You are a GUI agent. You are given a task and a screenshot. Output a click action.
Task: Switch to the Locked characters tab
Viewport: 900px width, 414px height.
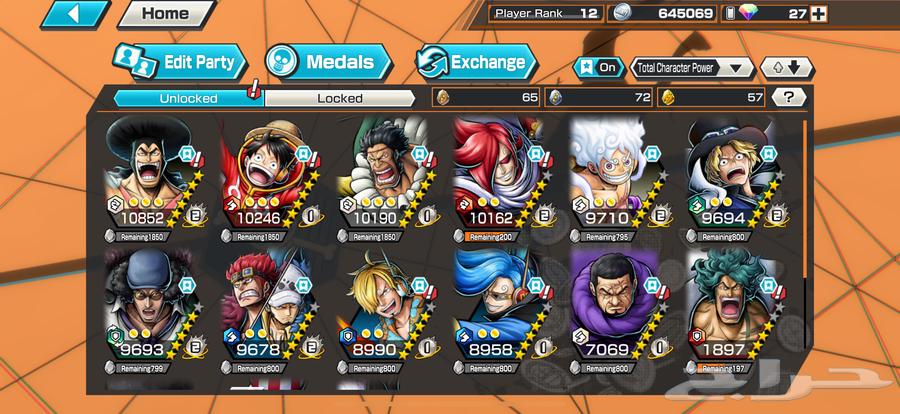[340, 98]
